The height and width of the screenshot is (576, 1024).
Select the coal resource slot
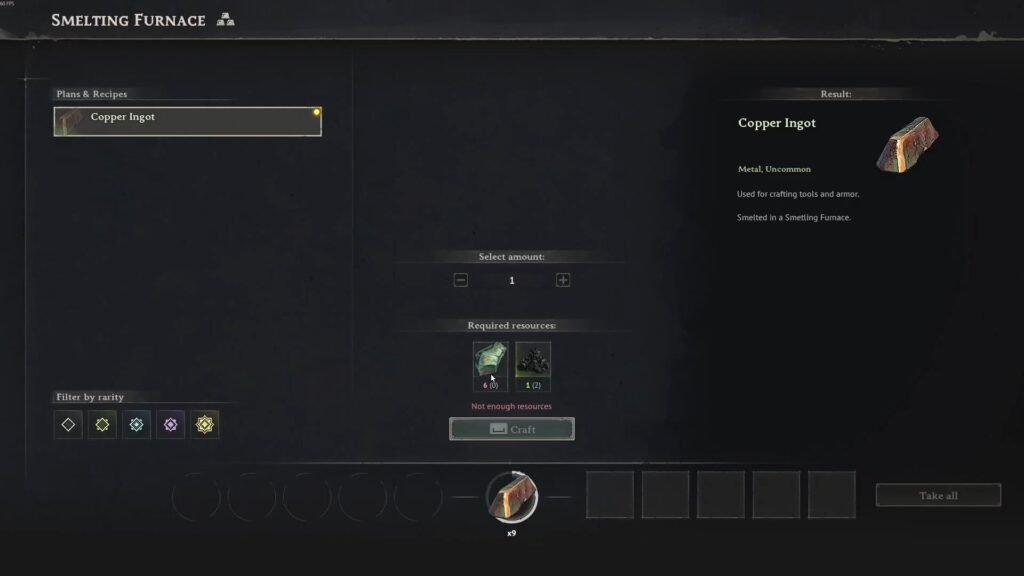point(533,362)
